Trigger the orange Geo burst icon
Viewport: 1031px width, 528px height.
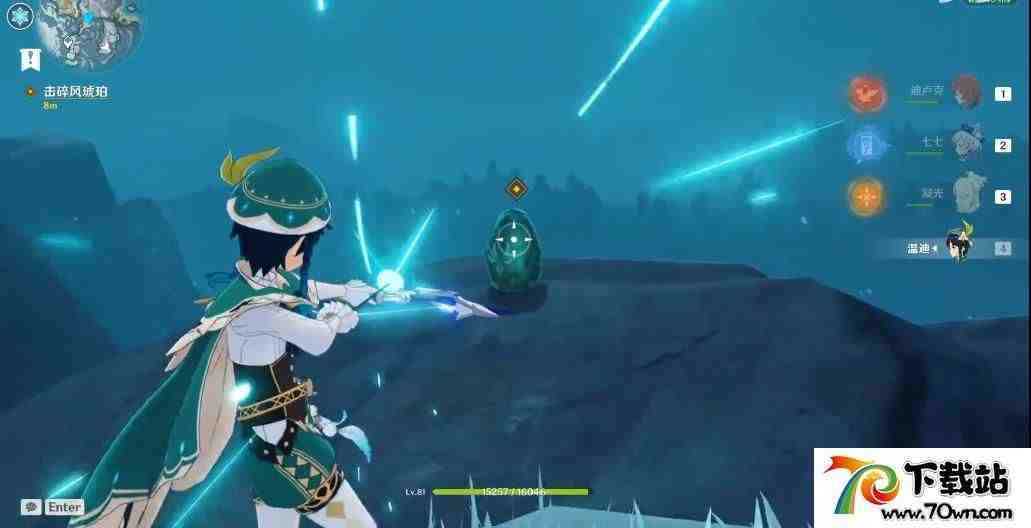click(x=866, y=196)
